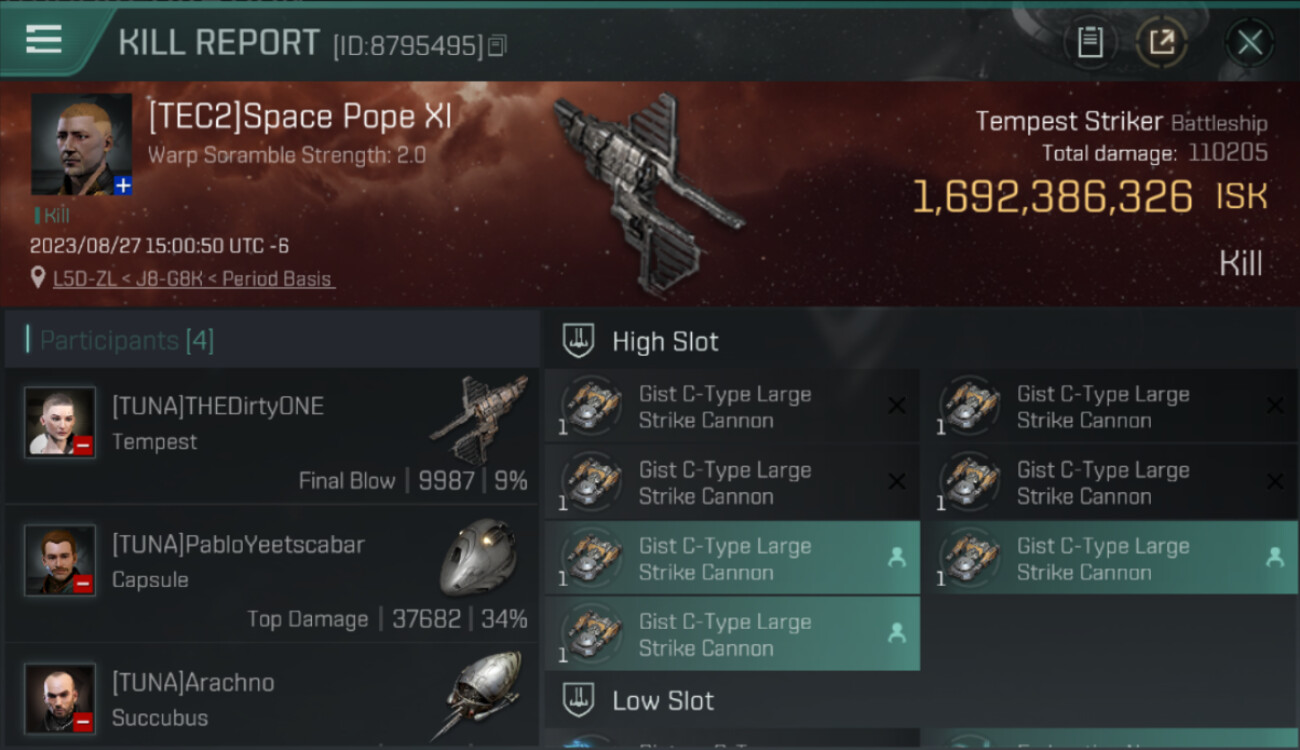The width and height of the screenshot is (1300, 750).
Task: Open the hamburger menu
Action: (44, 40)
